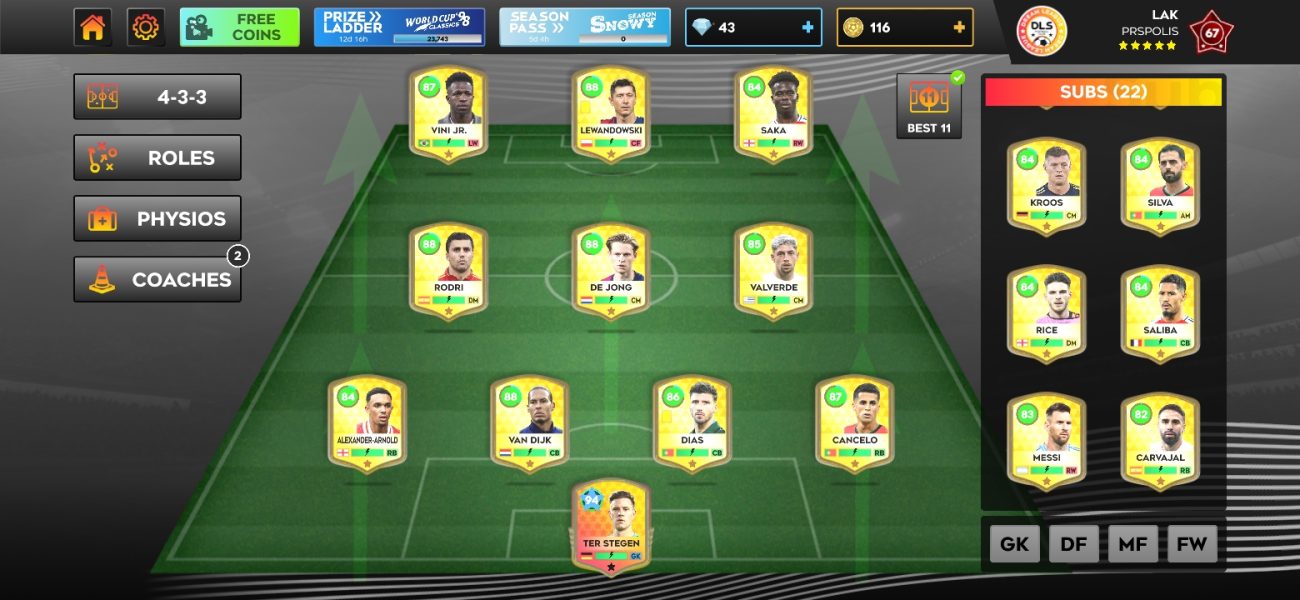Show FW substitutes only
Image resolution: width=1300 pixels, height=600 pixels.
click(x=1192, y=544)
